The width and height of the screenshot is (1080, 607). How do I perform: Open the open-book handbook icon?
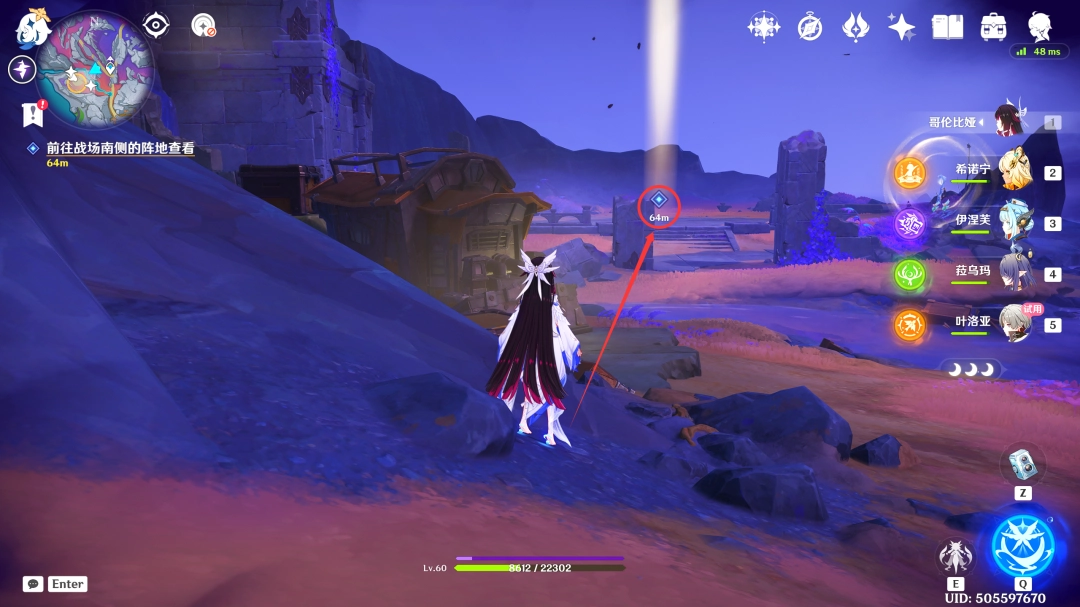point(947,27)
